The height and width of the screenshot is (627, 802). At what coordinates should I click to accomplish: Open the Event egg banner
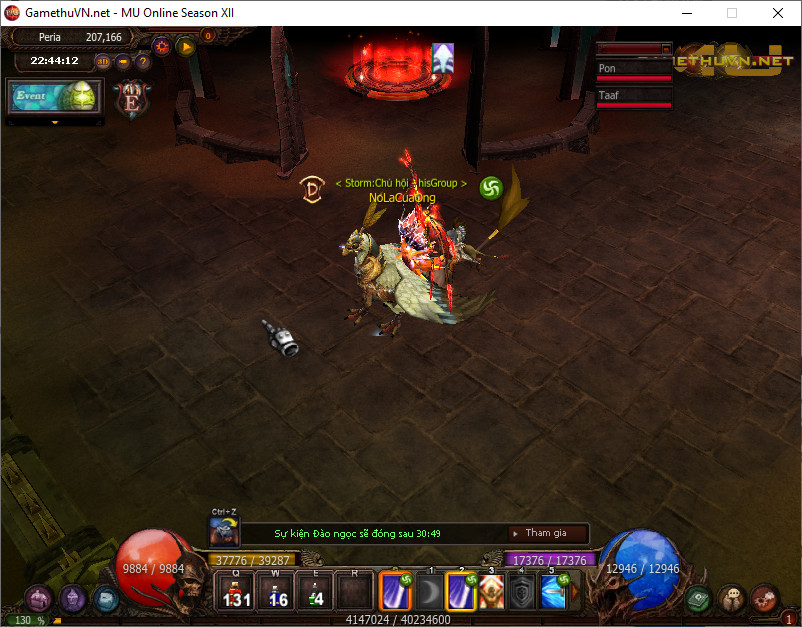point(54,98)
